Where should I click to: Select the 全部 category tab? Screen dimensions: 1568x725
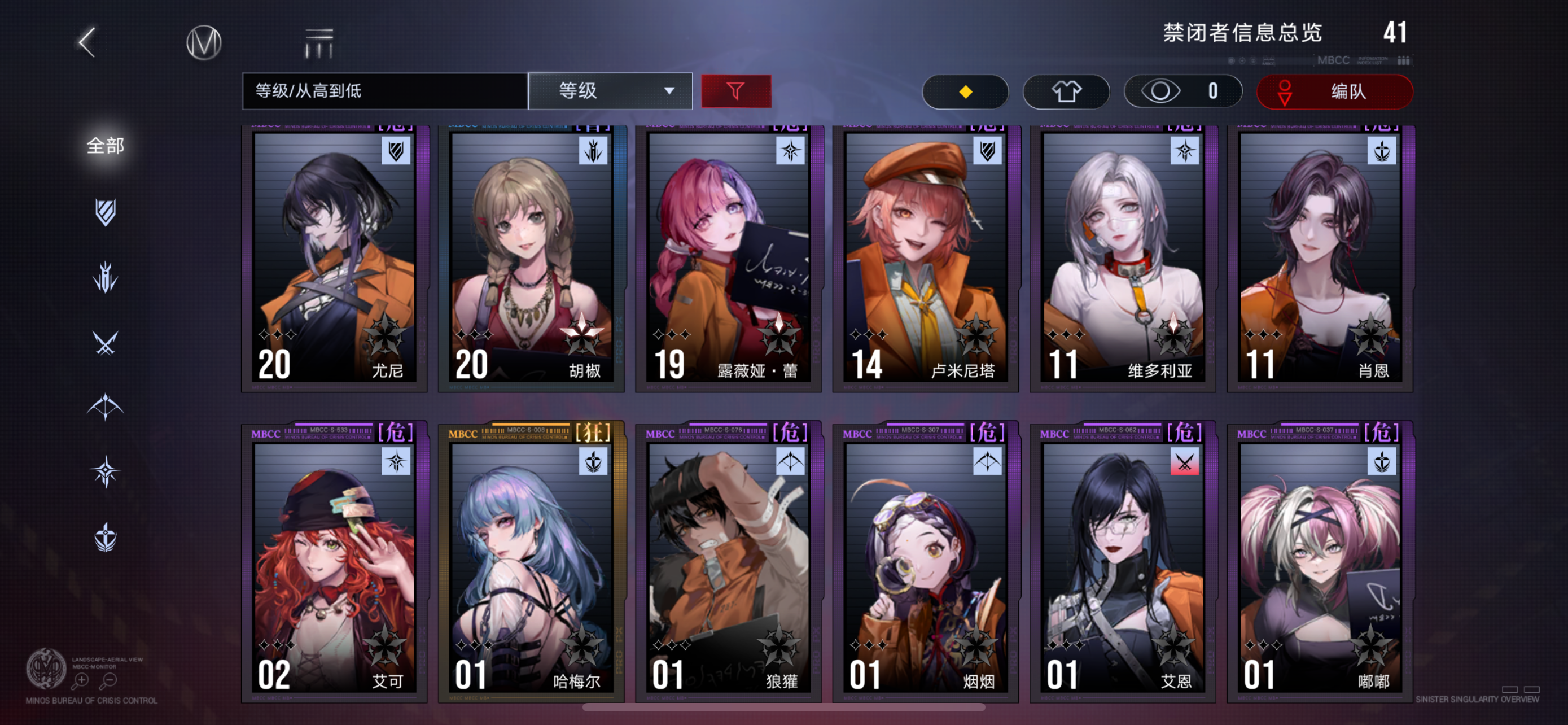point(106,146)
